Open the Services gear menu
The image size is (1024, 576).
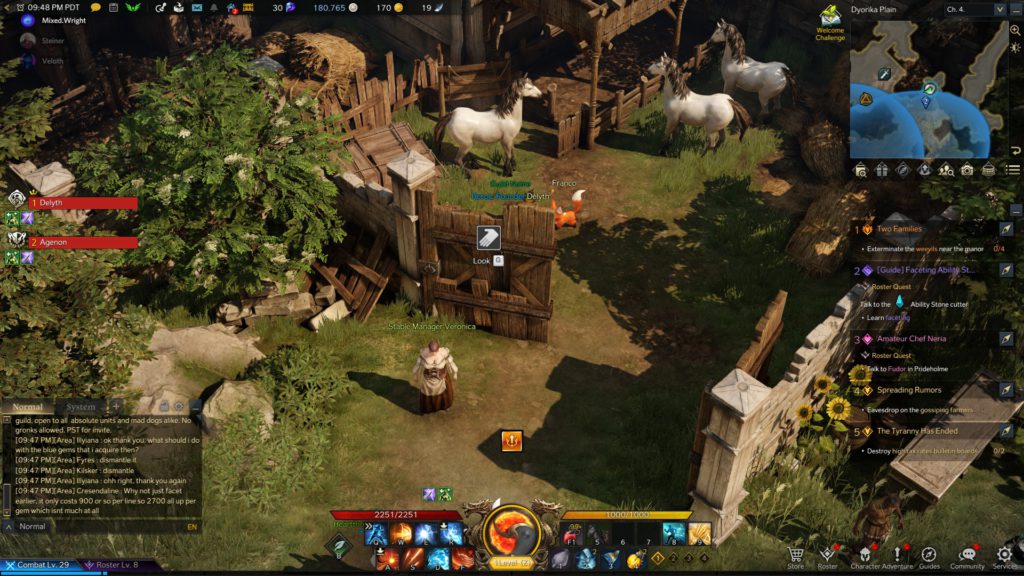[x=1004, y=555]
